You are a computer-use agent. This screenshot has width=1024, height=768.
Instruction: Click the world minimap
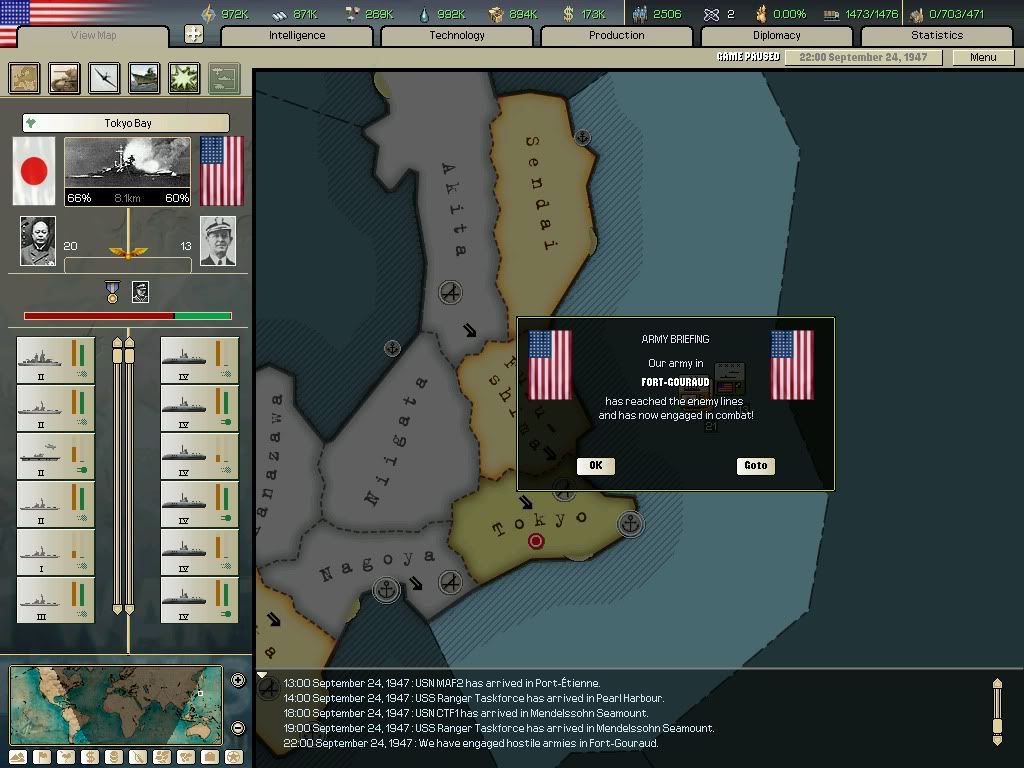tap(116, 705)
